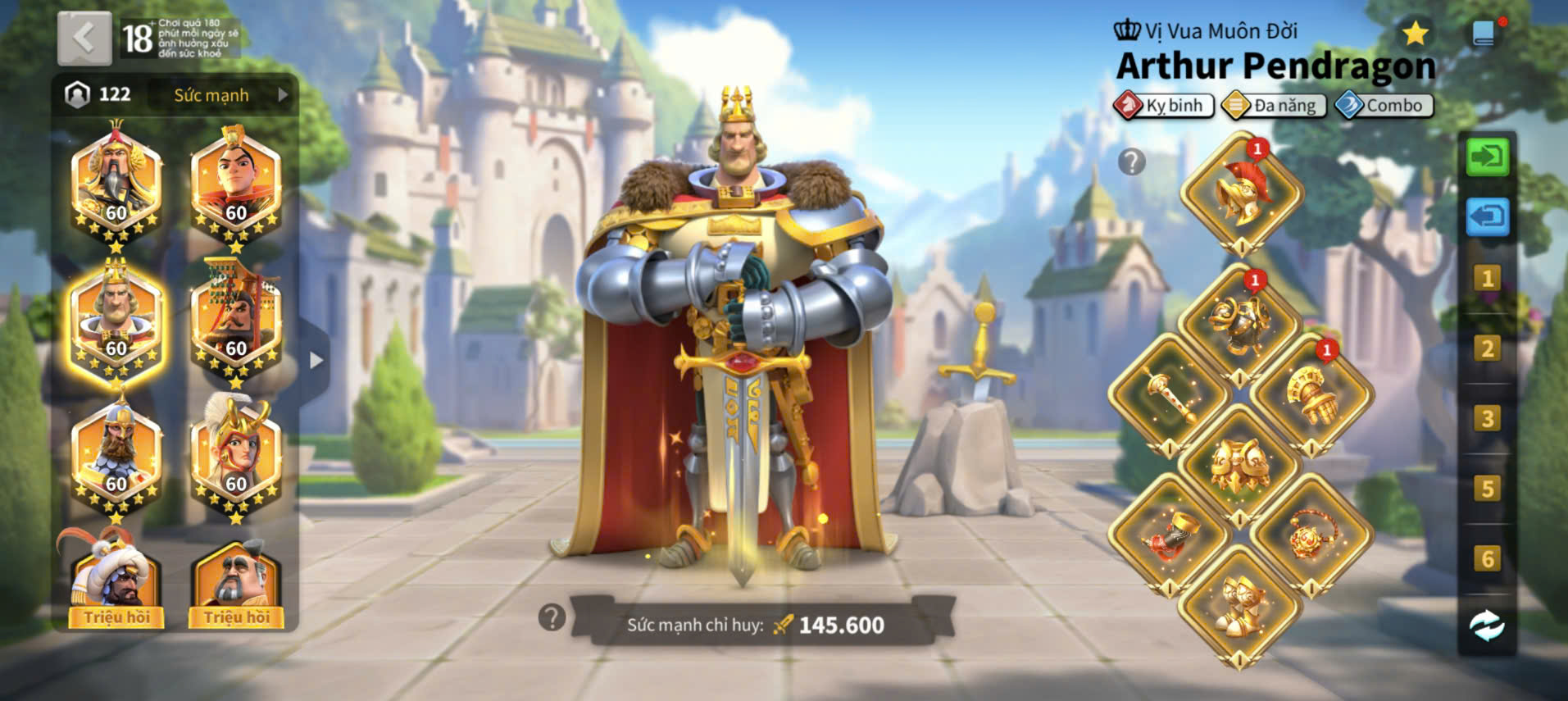Select the scepter weapon equipment slot
1568x701 pixels.
pyautogui.click(x=1167, y=395)
